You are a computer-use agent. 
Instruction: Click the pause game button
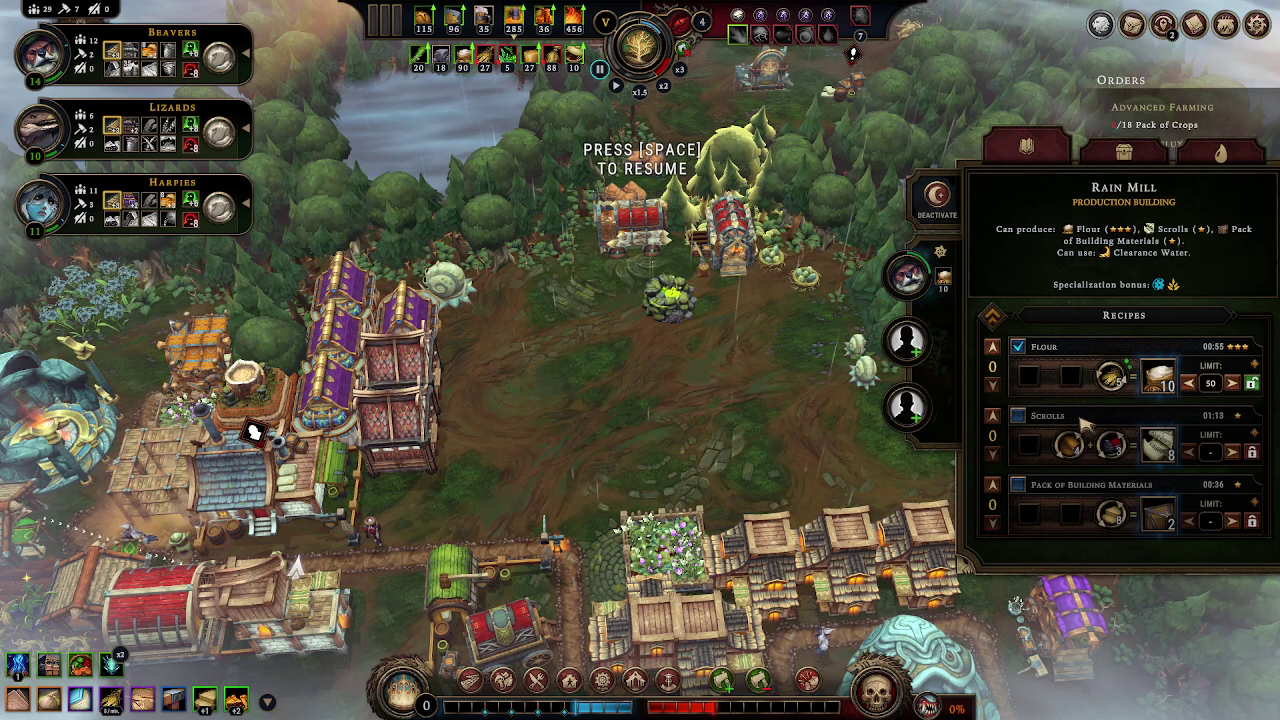tap(600, 69)
